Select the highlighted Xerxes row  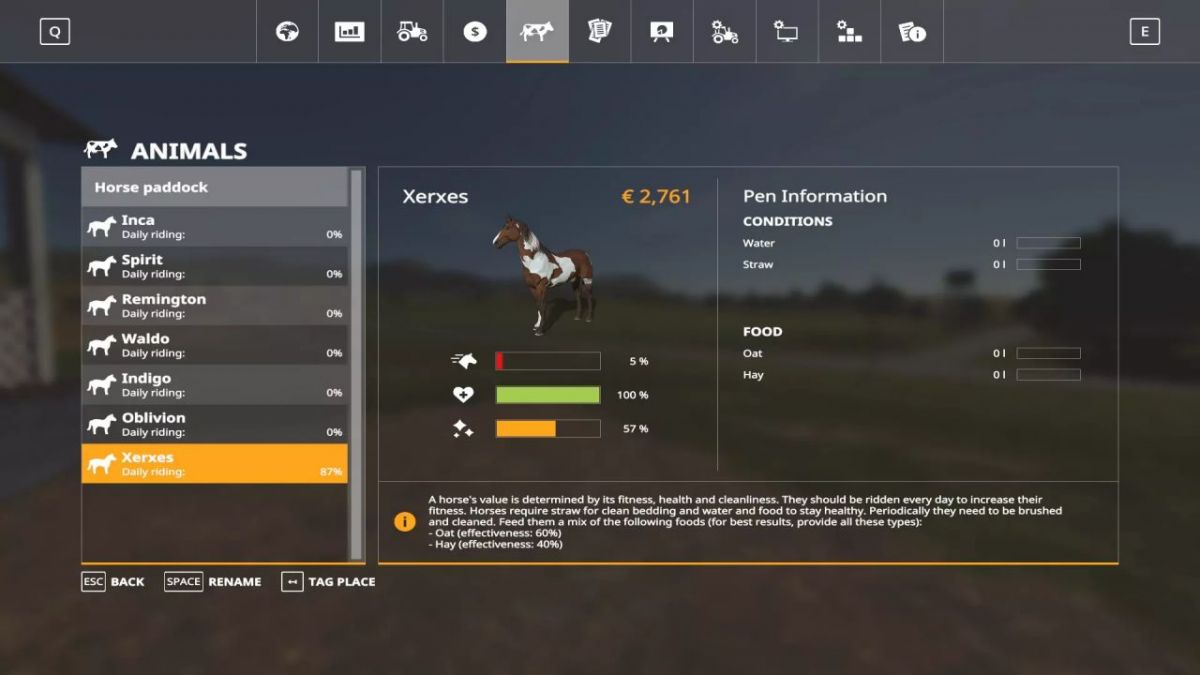[214, 464]
